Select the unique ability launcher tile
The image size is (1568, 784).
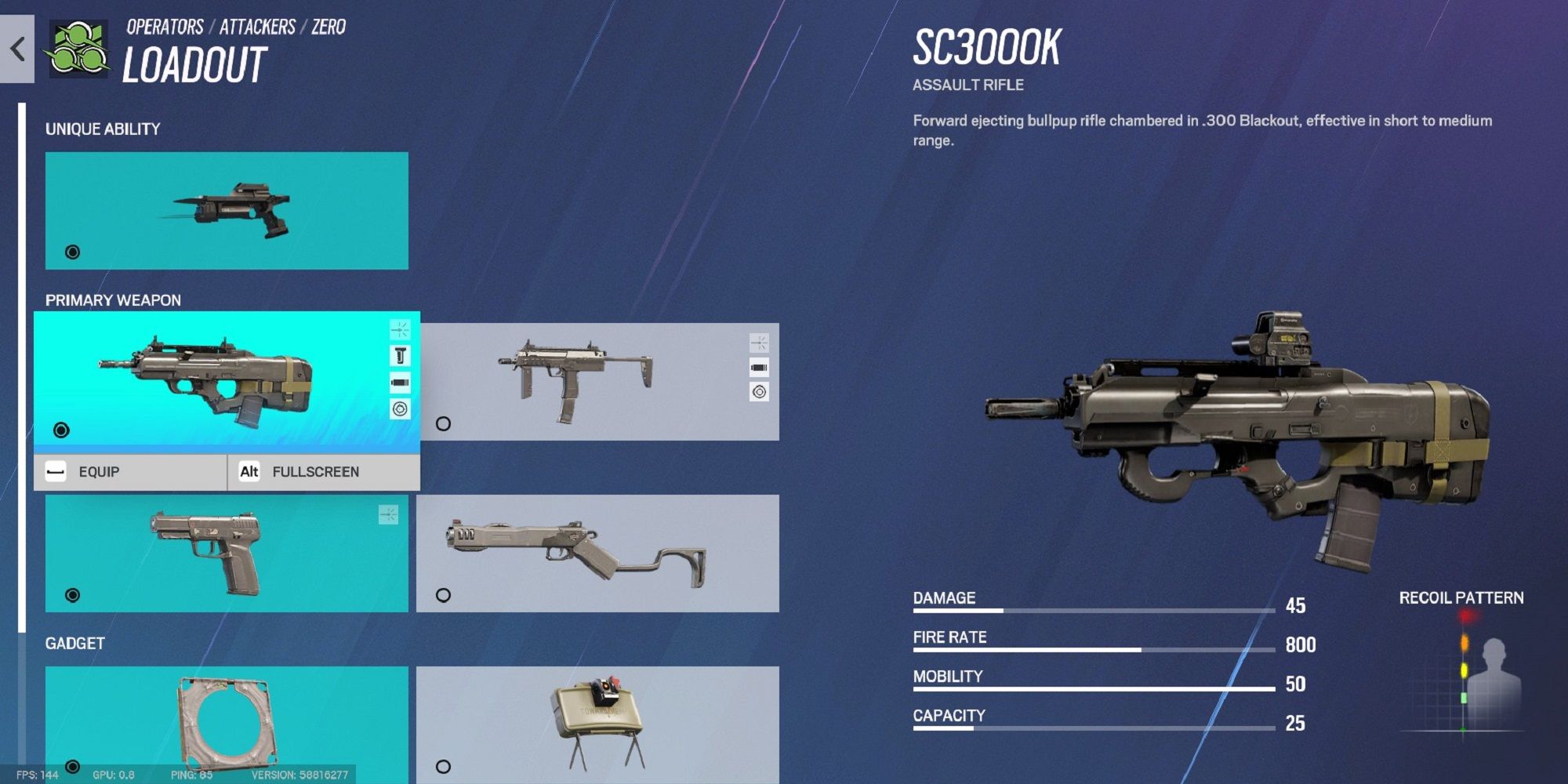point(227,210)
